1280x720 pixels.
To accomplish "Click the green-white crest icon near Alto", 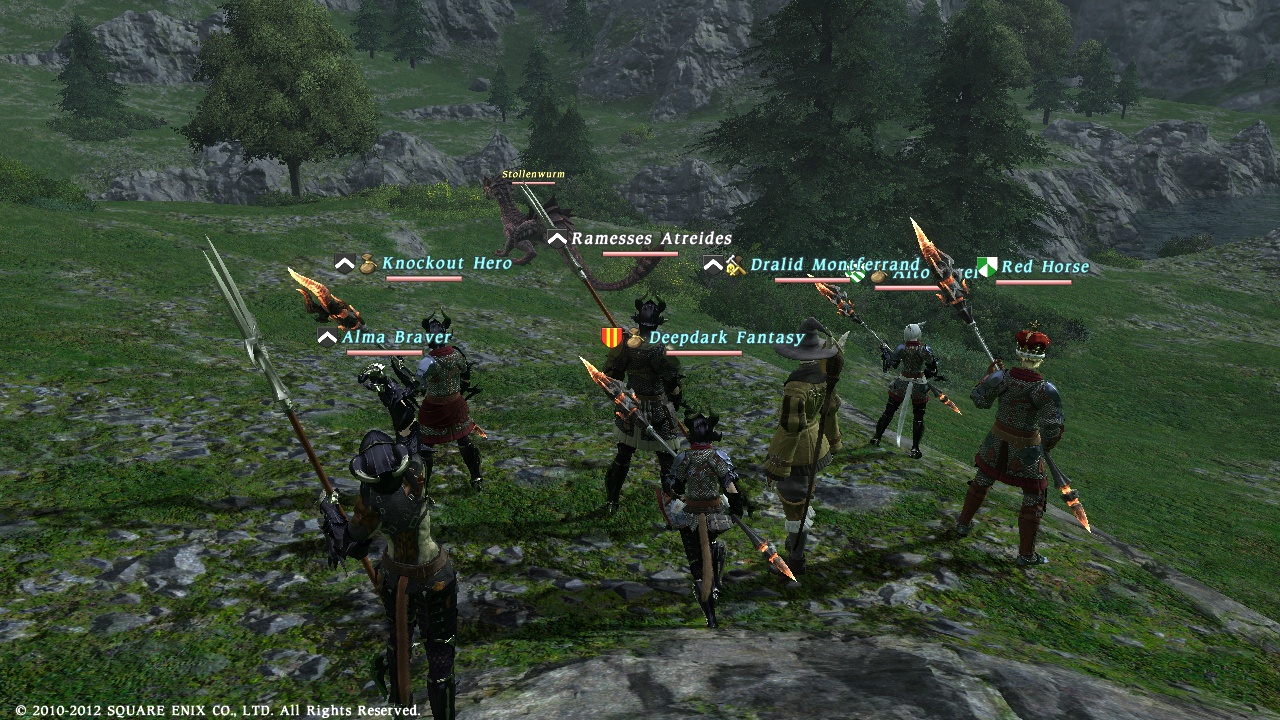I will [x=857, y=276].
